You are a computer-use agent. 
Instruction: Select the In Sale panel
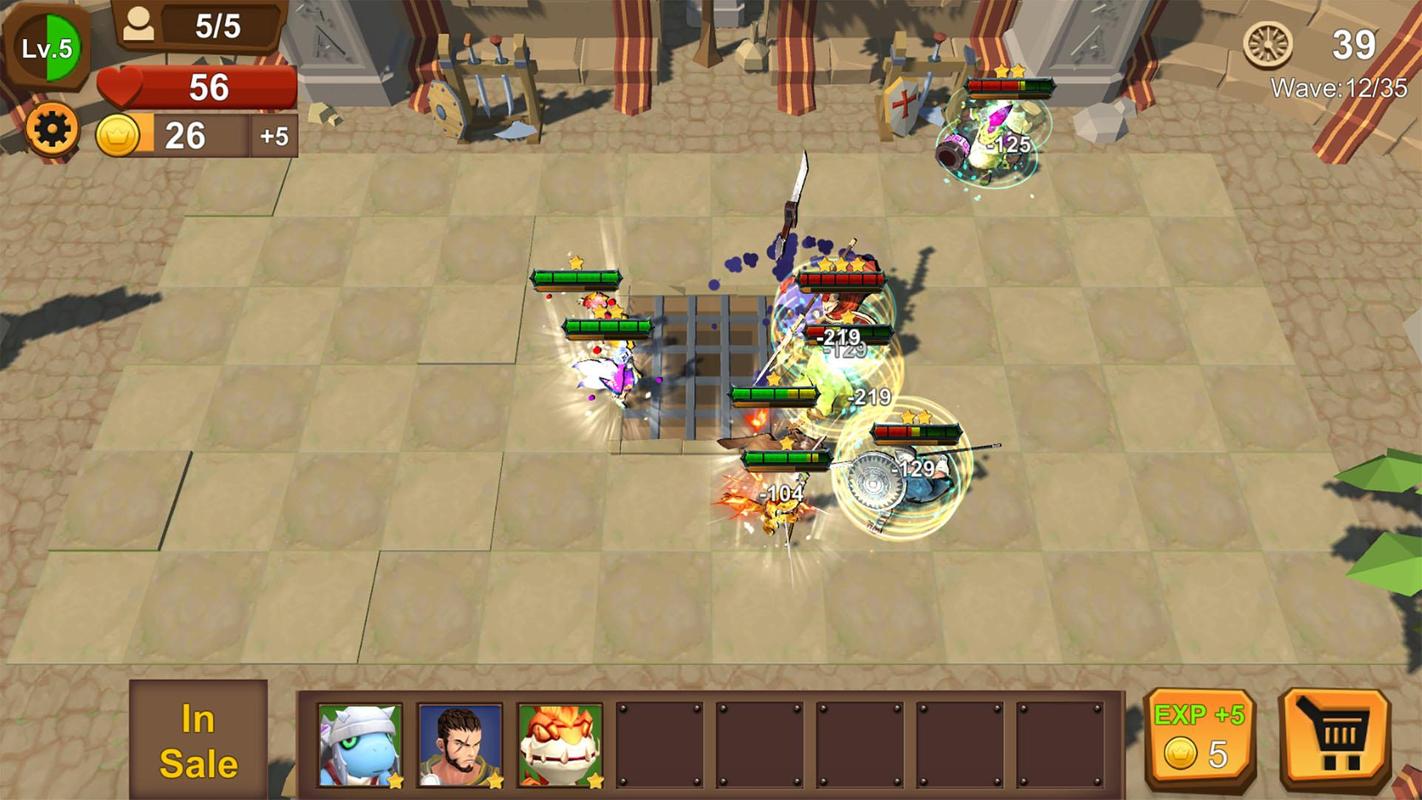[198, 740]
